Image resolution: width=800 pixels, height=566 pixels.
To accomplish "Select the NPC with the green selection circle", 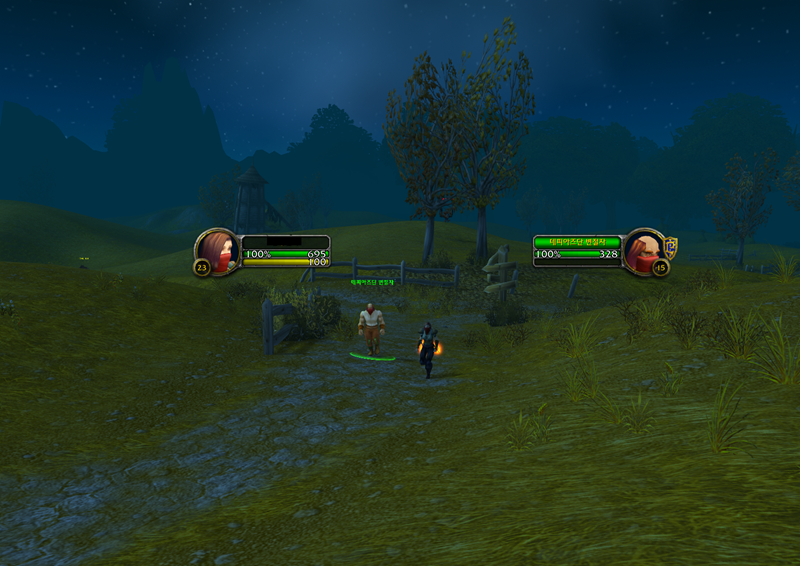I will tap(372, 328).
